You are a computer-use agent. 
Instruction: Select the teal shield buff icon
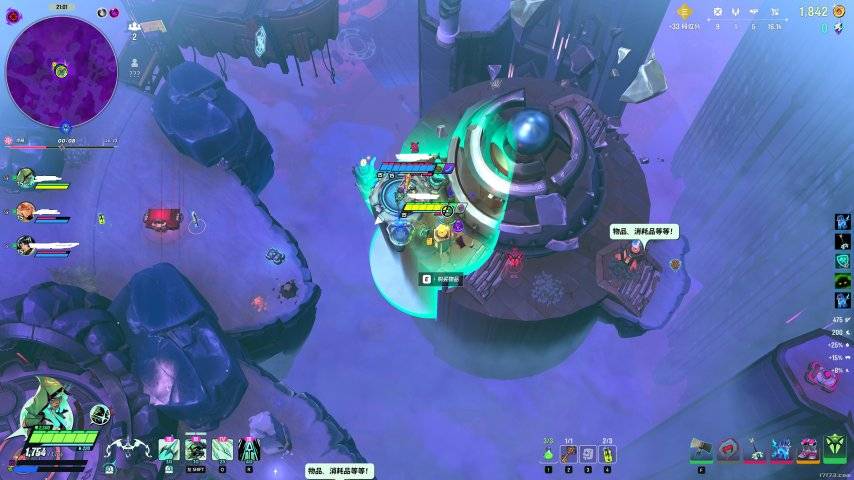click(x=842, y=260)
